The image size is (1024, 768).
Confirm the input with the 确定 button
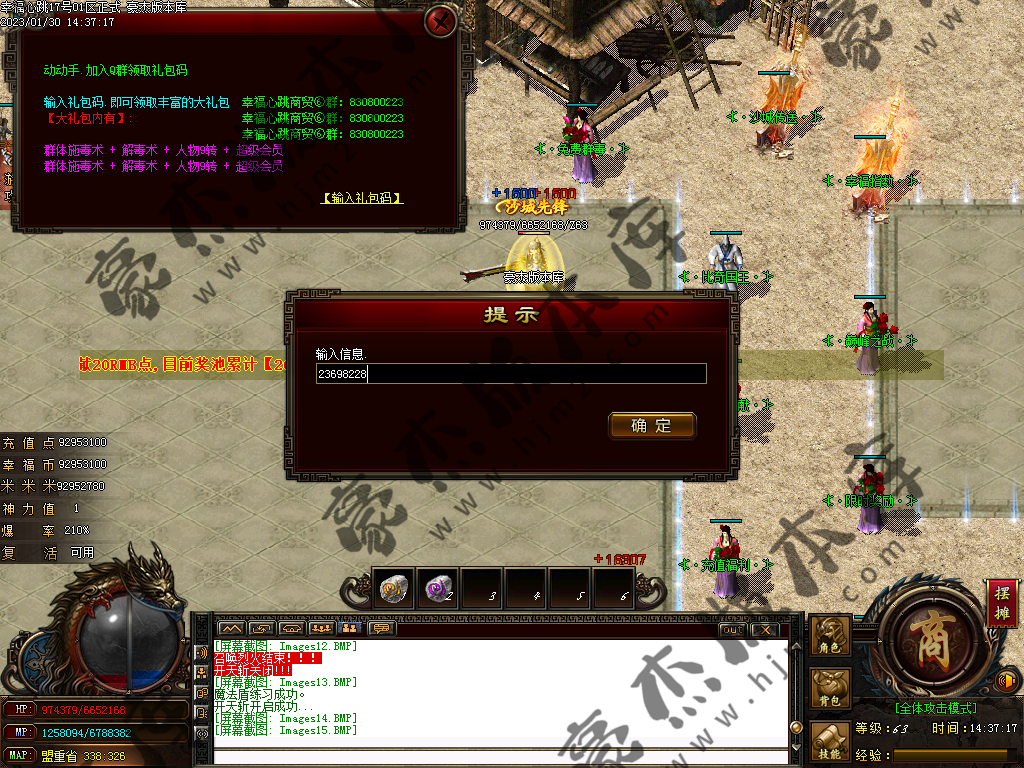(x=652, y=426)
